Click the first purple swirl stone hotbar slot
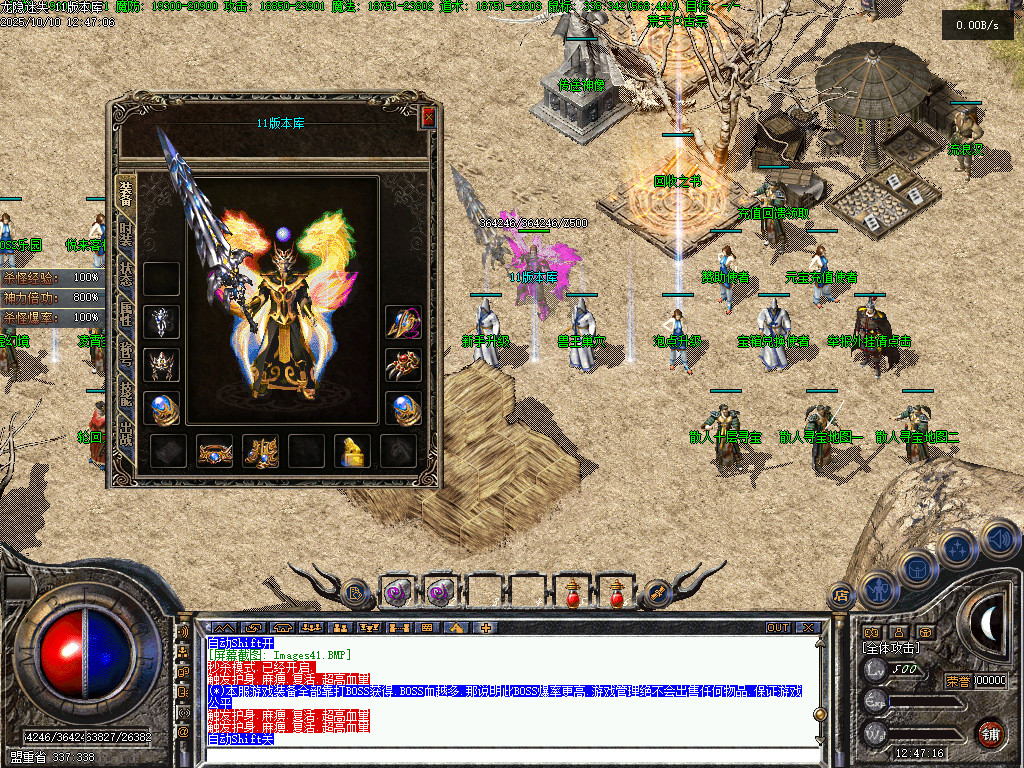 click(396, 592)
